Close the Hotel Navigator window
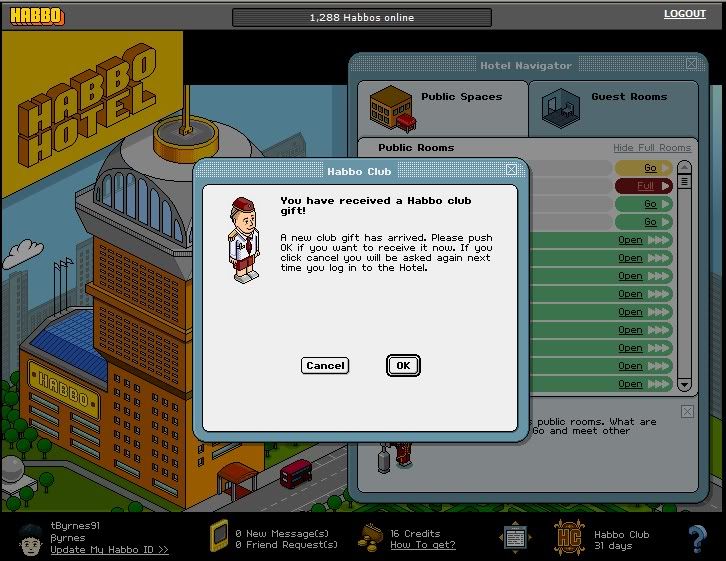This screenshot has height=561, width=726. (x=691, y=64)
